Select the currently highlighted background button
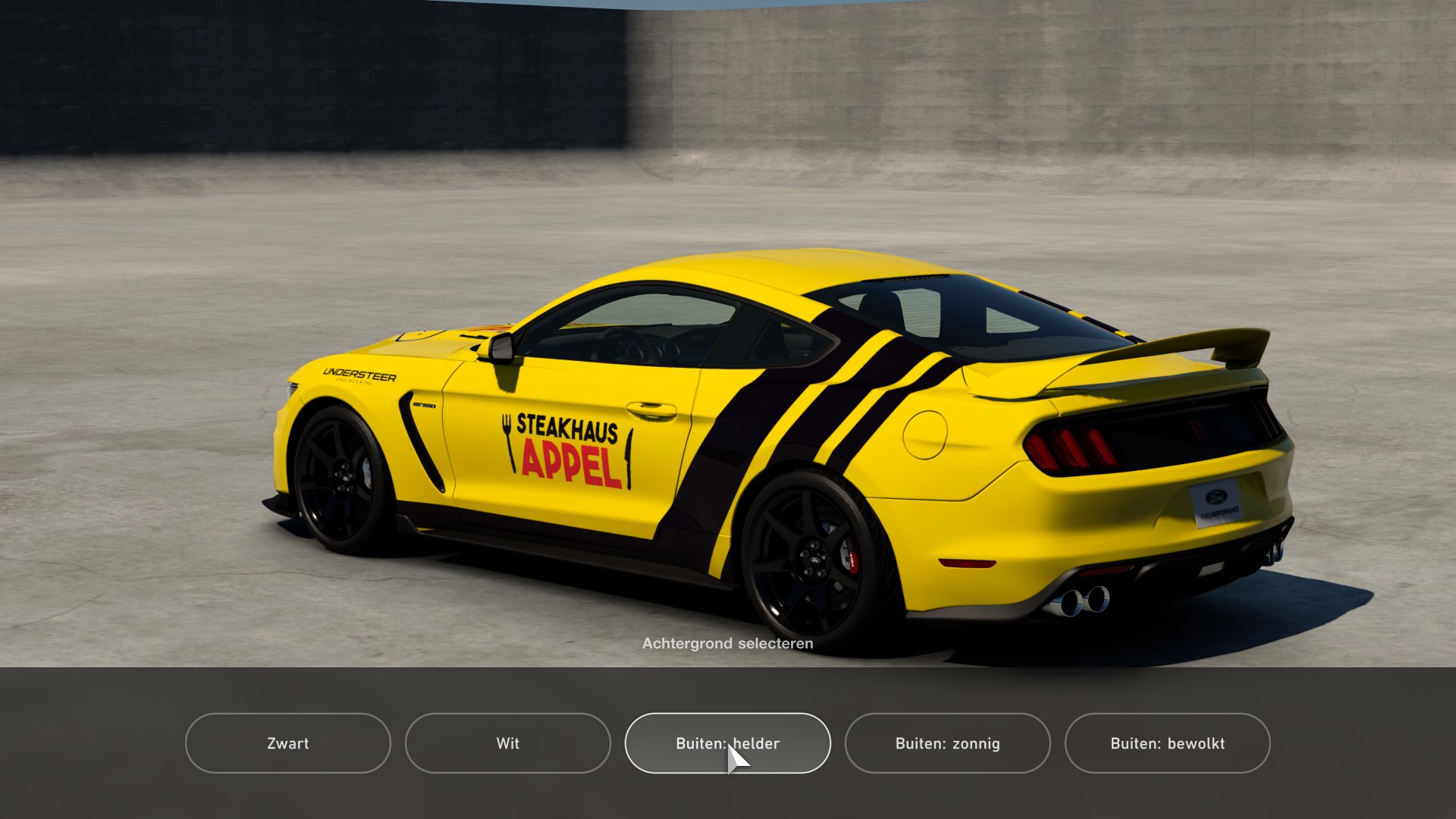The image size is (1456, 819). [727, 744]
